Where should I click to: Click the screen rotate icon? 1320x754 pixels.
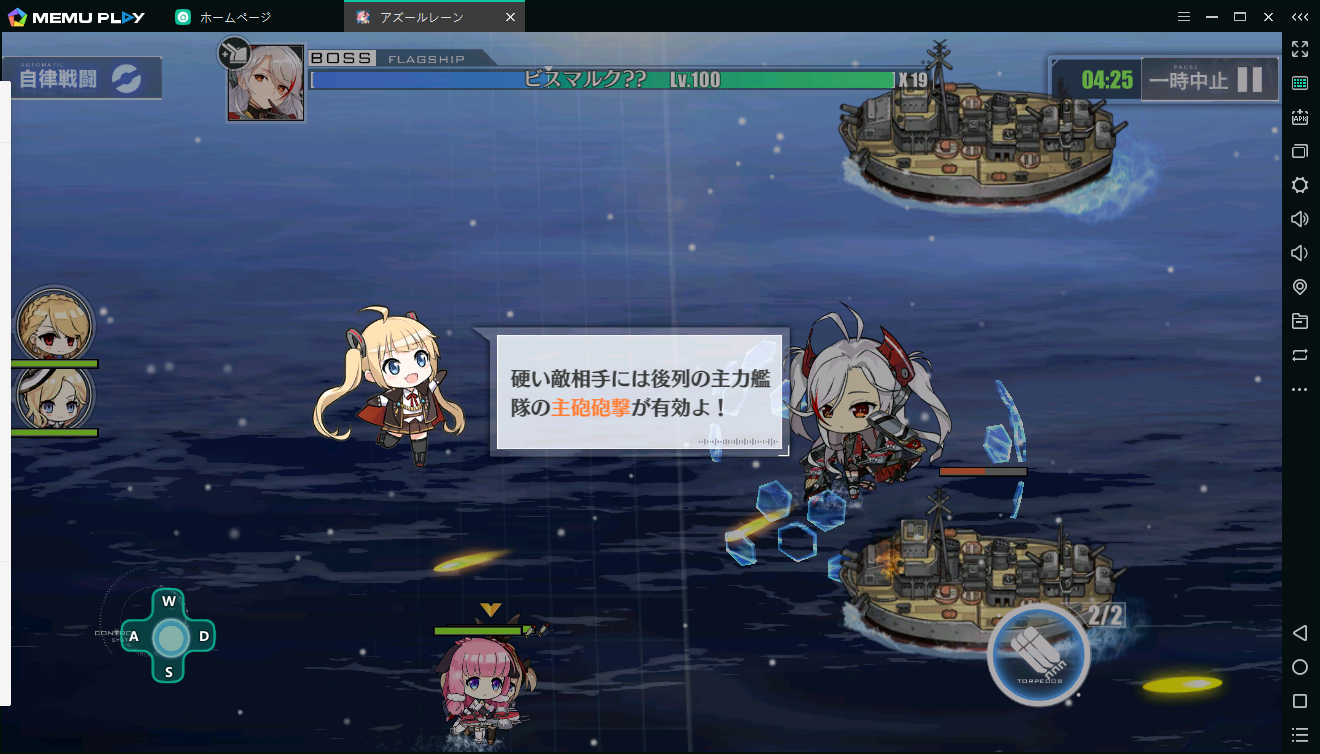[1299, 355]
